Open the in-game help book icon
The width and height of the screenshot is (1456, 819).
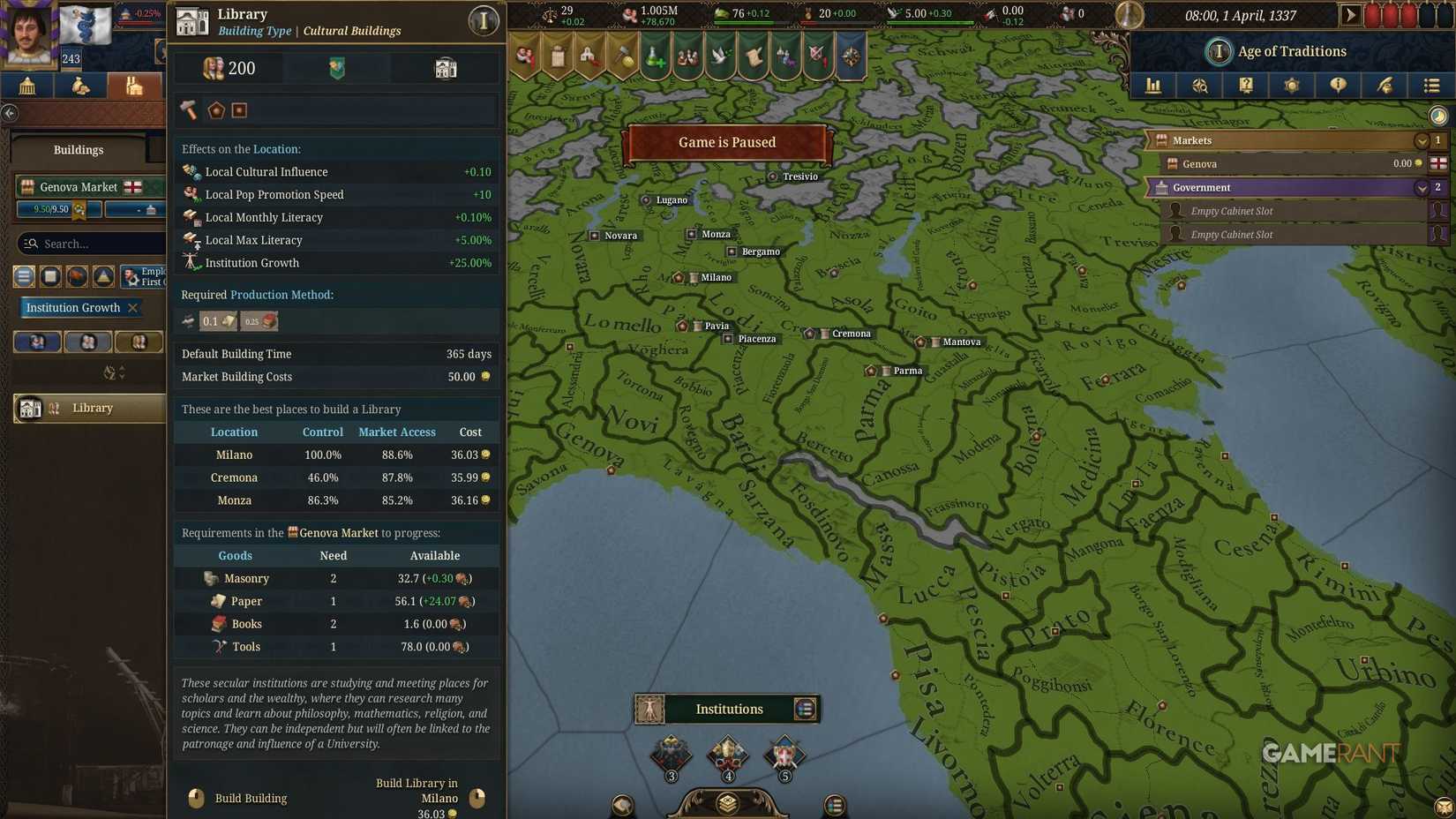coord(1246,86)
